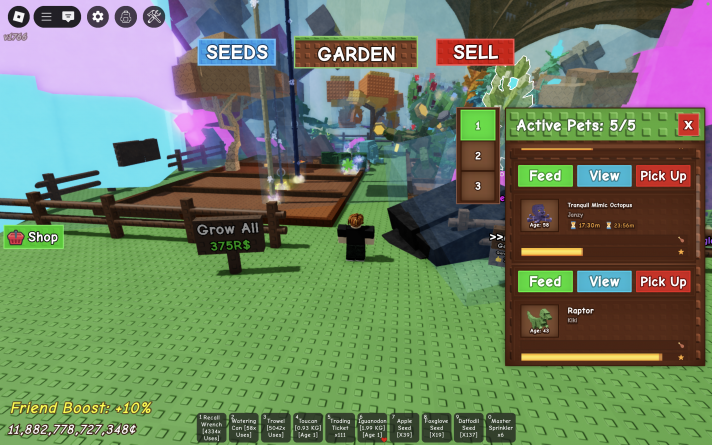This screenshot has height=445, width=712.
Task: Open the Shop
Action: click(x=34, y=237)
